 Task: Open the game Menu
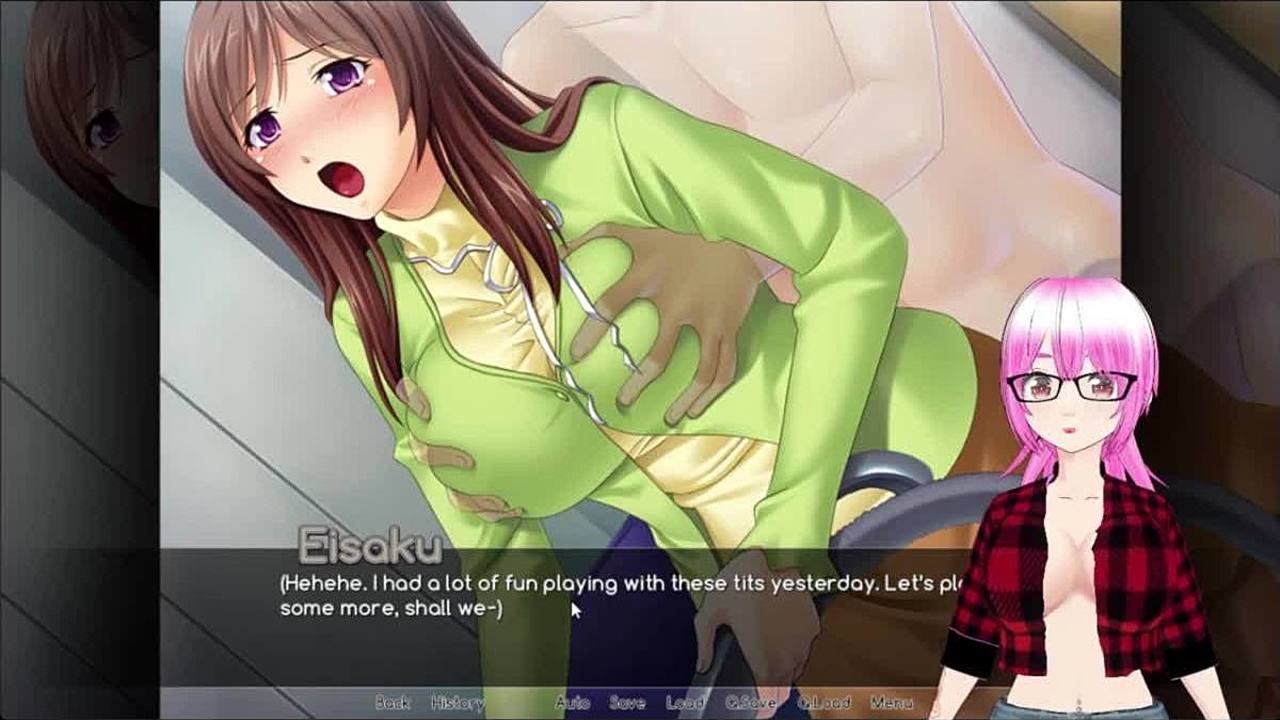coord(891,702)
